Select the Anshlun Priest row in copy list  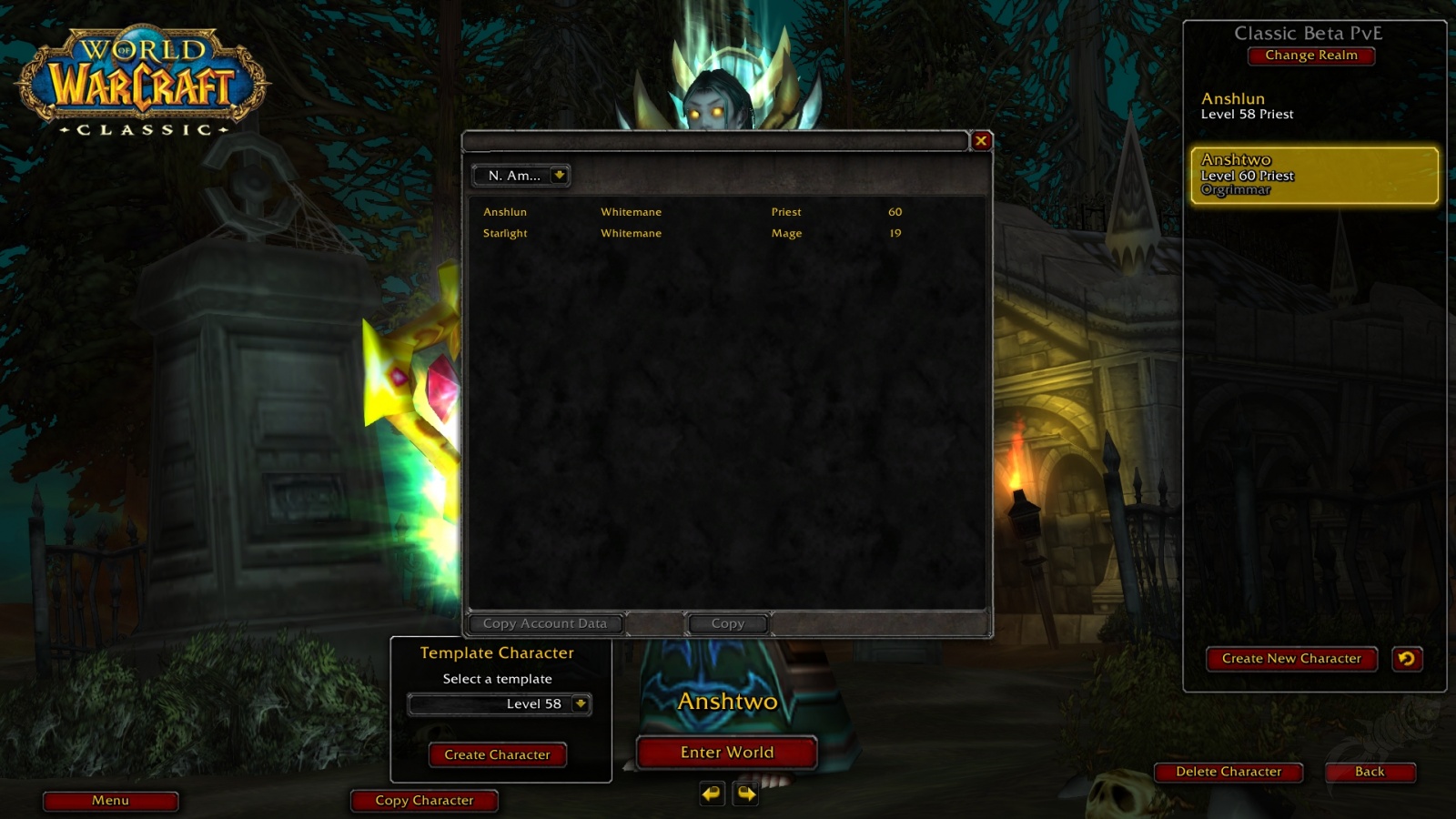(x=692, y=212)
